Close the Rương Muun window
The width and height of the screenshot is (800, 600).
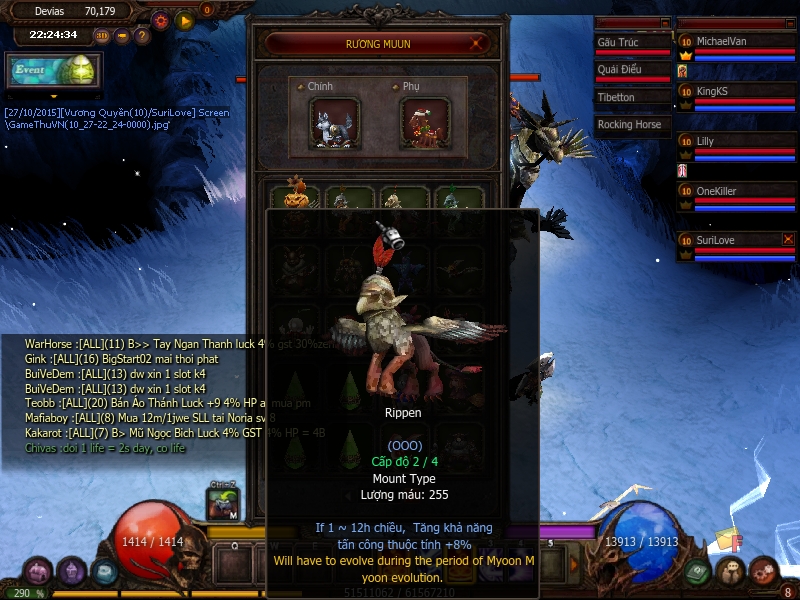pyautogui.click(x=479, y=44)
